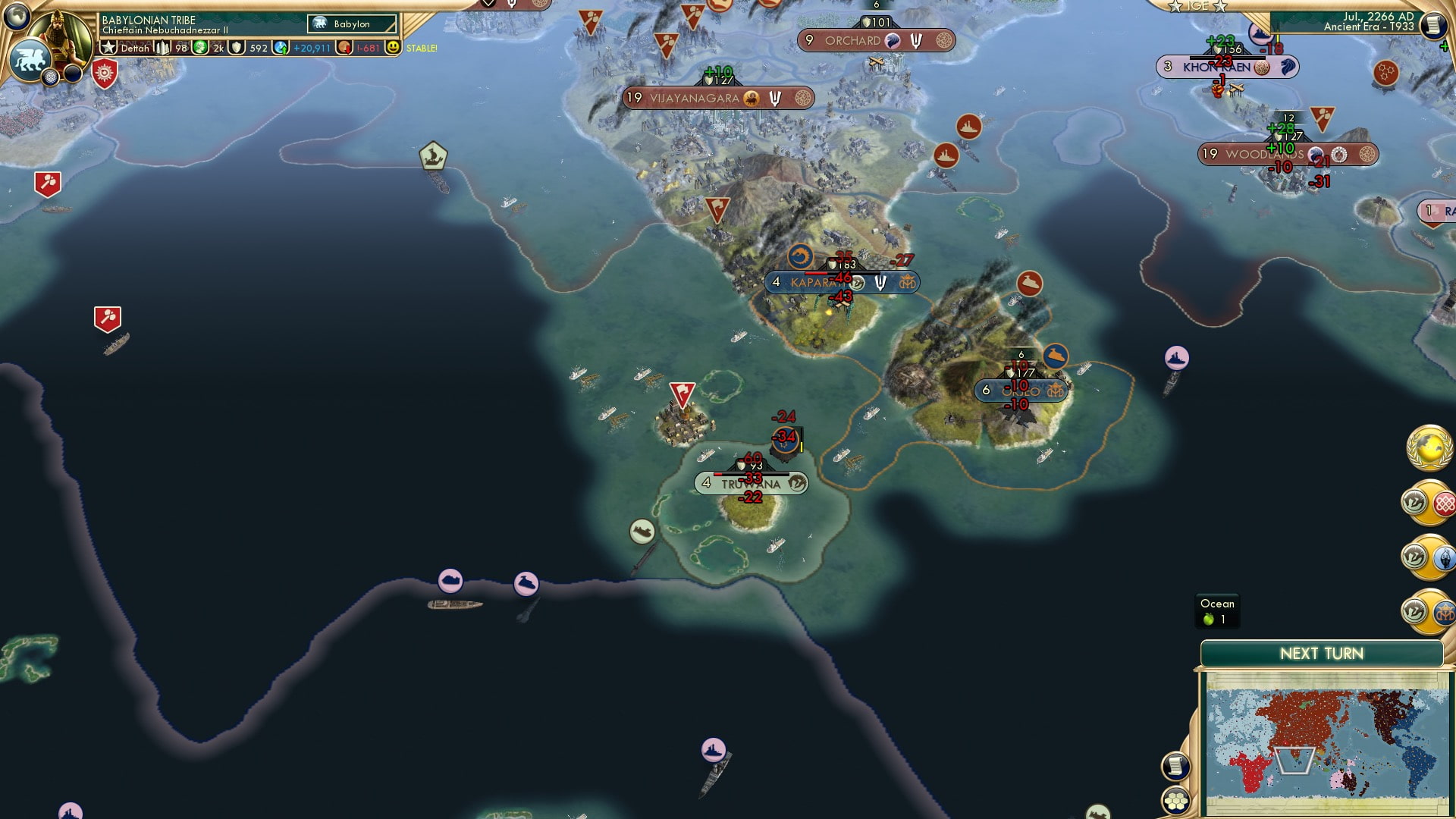
Task: Open the Babylon civilization dropdown
Action: [x=351, y=24]
